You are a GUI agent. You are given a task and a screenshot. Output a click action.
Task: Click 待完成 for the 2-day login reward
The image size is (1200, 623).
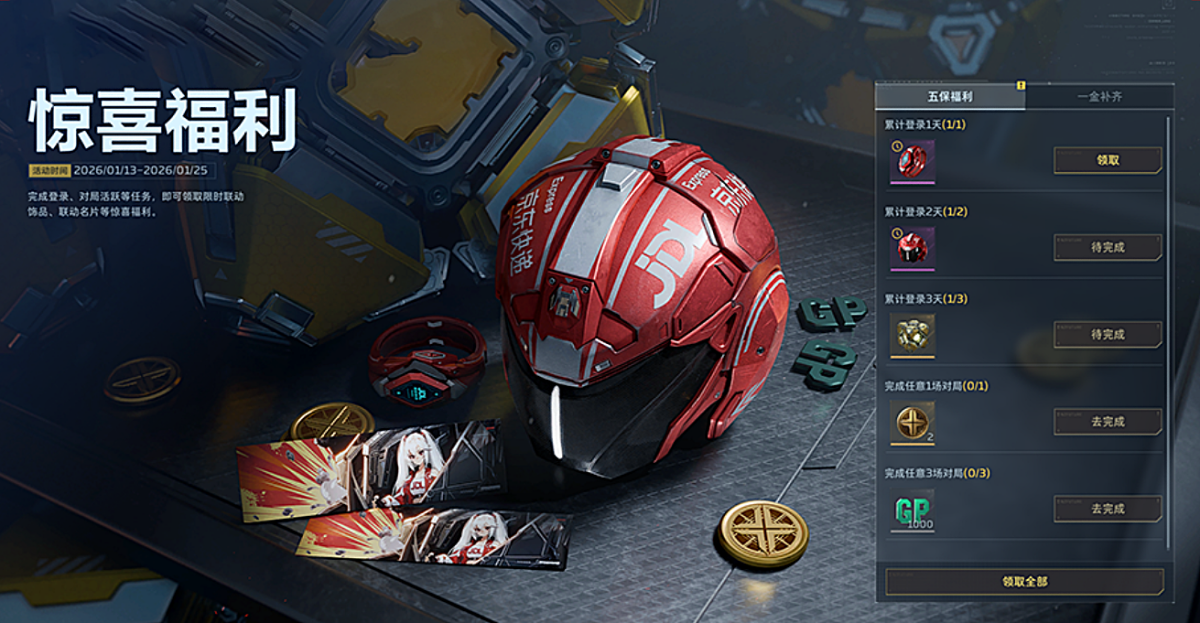tap(1107, 247)
